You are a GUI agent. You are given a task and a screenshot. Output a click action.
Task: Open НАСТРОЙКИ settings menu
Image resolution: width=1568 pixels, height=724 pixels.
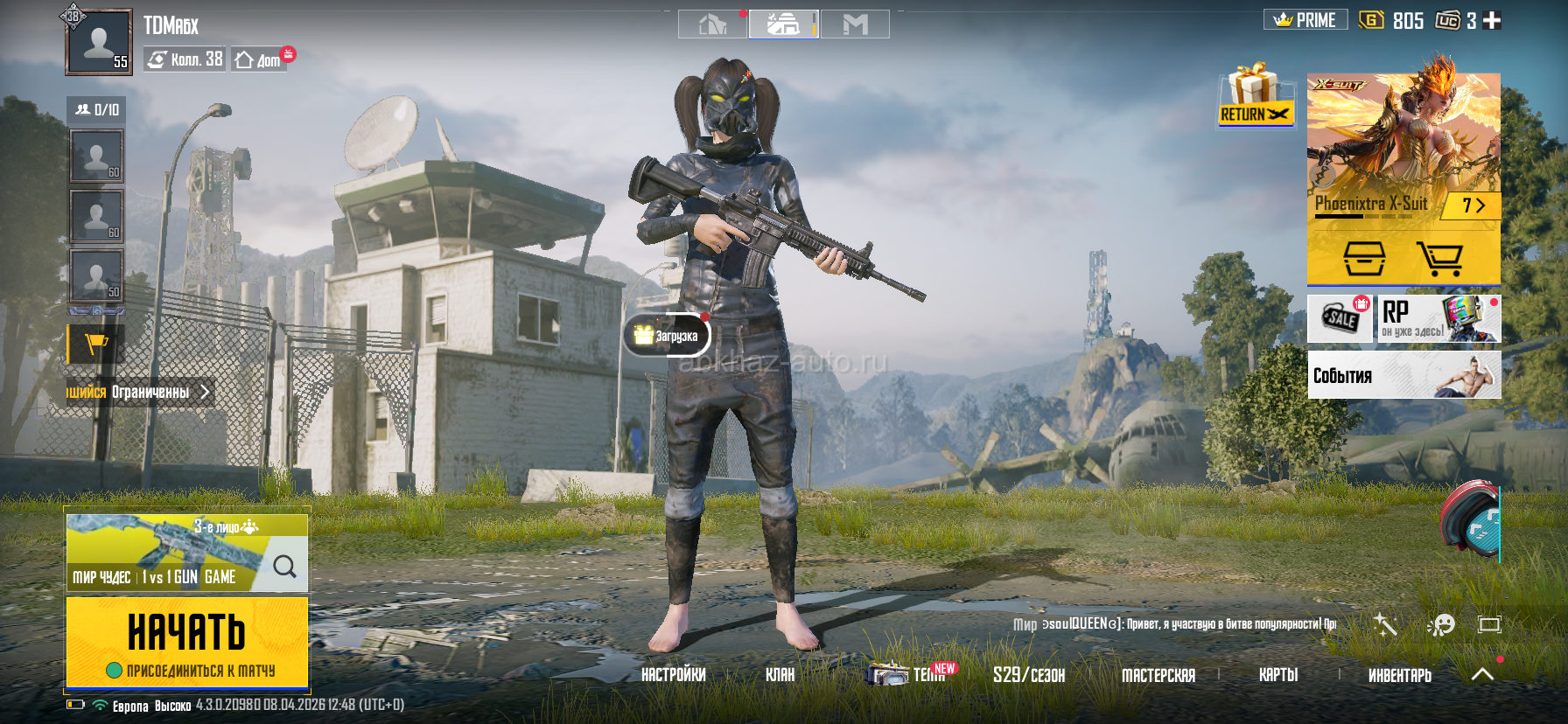point(673,675)
